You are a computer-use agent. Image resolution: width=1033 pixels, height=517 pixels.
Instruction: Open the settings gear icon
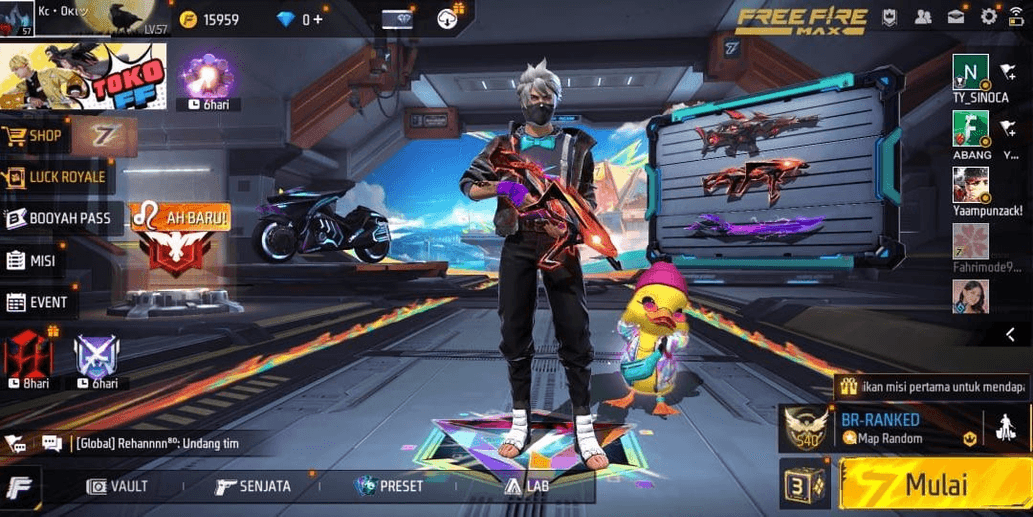(x=989, y=16)
